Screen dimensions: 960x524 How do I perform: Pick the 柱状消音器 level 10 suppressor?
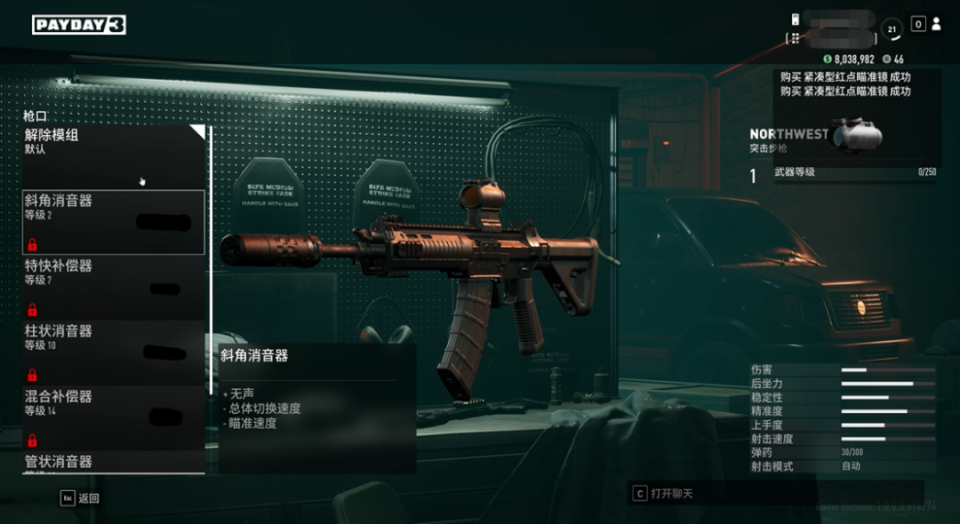(114, 351)
